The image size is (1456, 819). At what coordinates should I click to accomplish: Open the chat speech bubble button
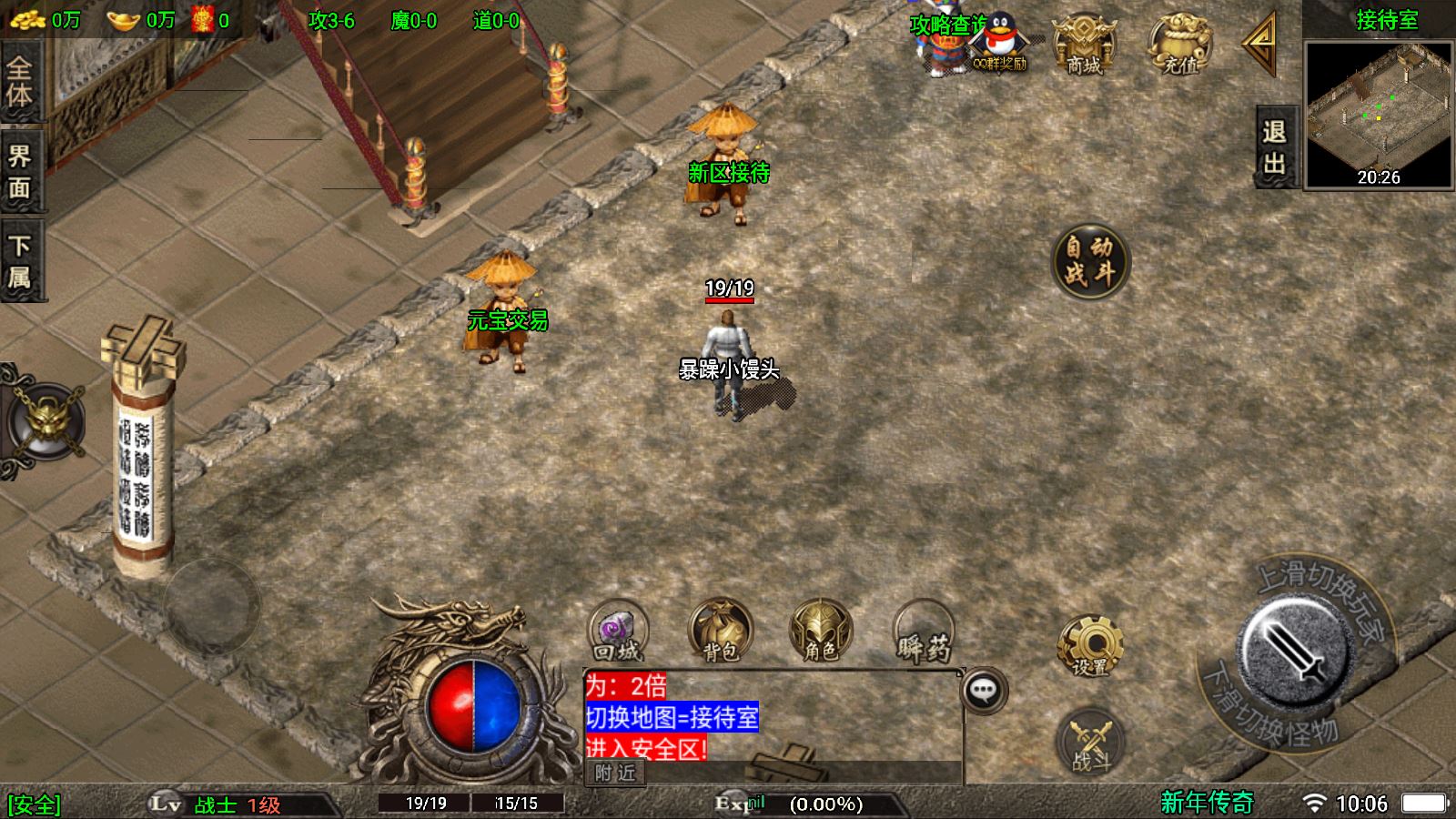pos(984,691)
